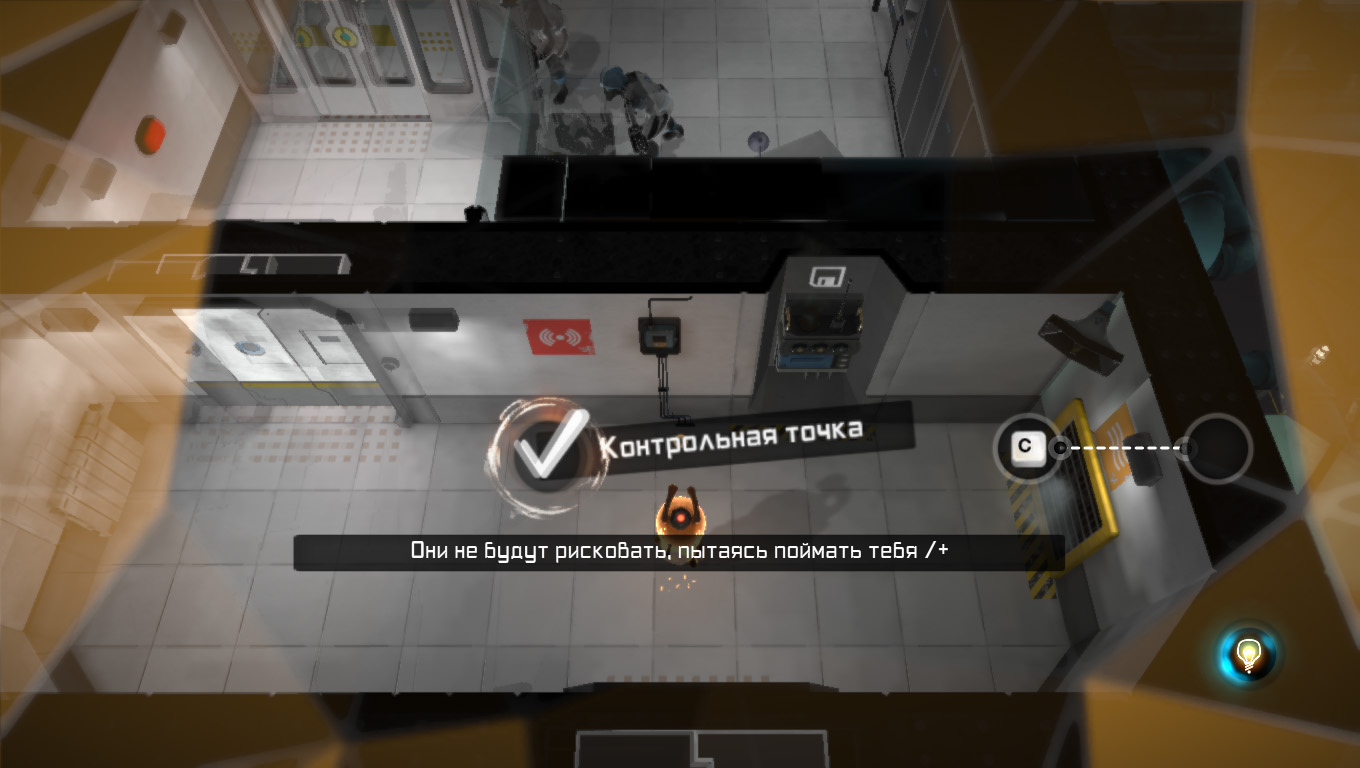The height and width of the screenshot is (768, 1360).
Task: Select the empty circular interaction node
Action: coord(1217,448)
